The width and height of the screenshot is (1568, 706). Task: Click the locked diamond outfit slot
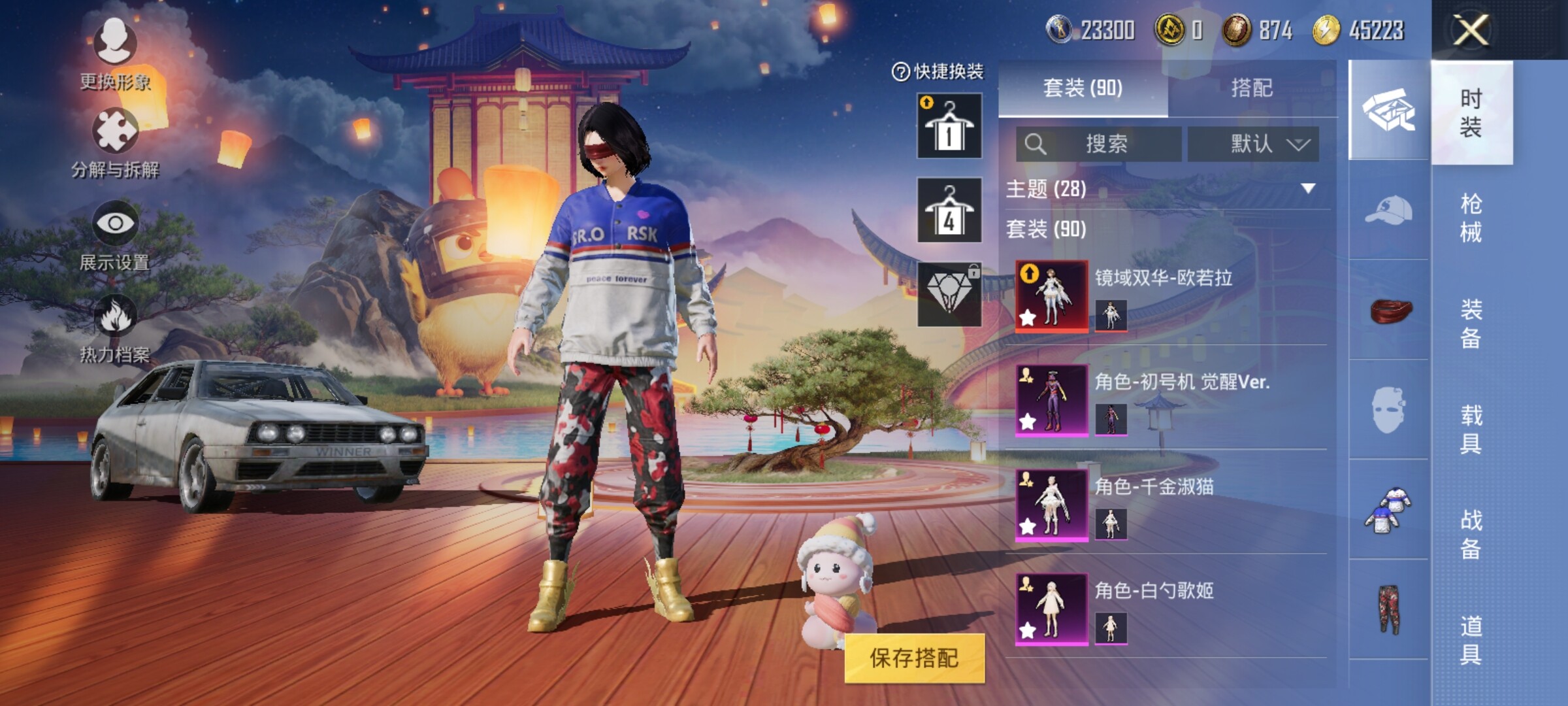tap(949, 294)
